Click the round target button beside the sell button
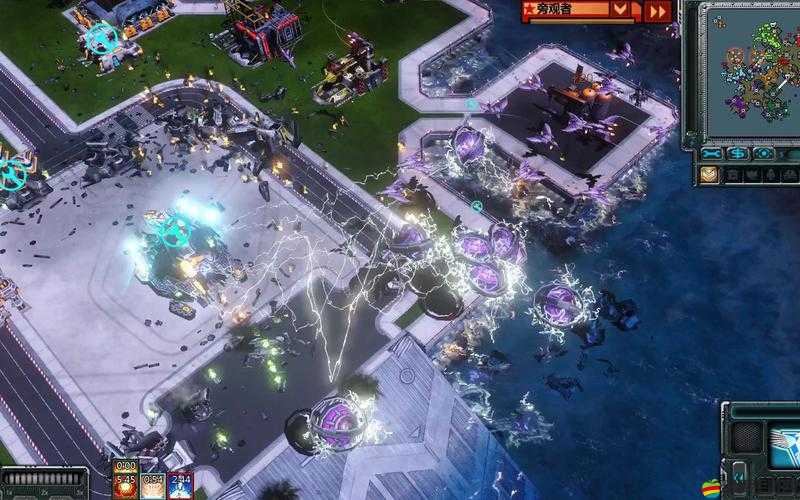The image size is (800, 500). tap(764, 154)
